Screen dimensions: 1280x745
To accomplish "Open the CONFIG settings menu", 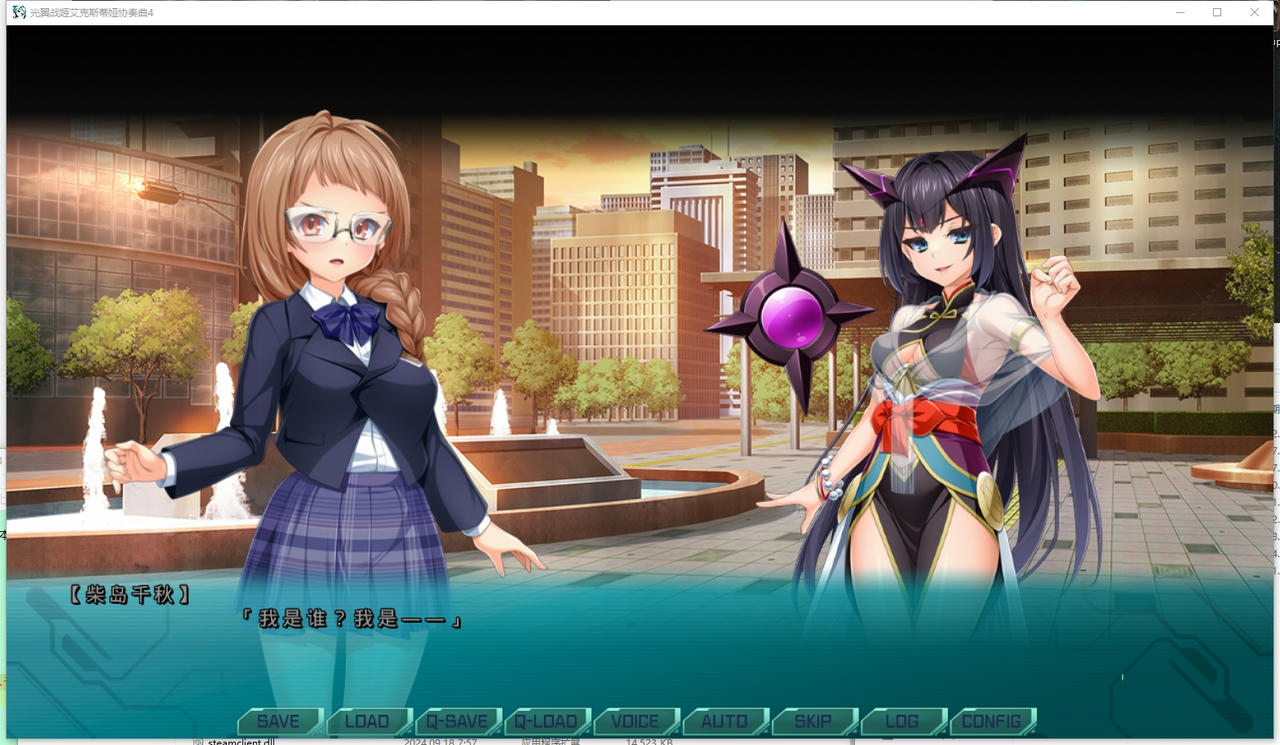I will (993, 720).
